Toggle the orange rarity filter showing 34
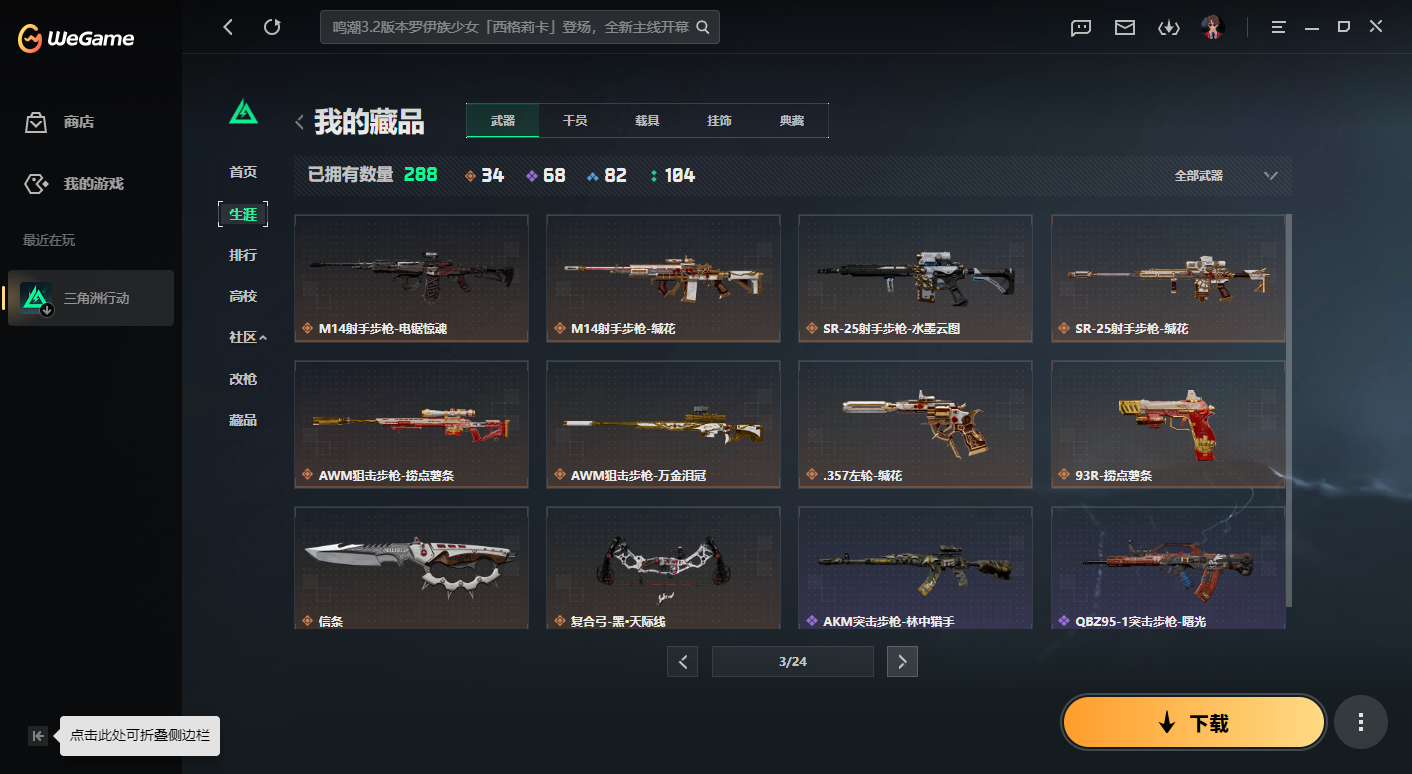The width and height of the screenshot is (1412, 774). point(484,174)
